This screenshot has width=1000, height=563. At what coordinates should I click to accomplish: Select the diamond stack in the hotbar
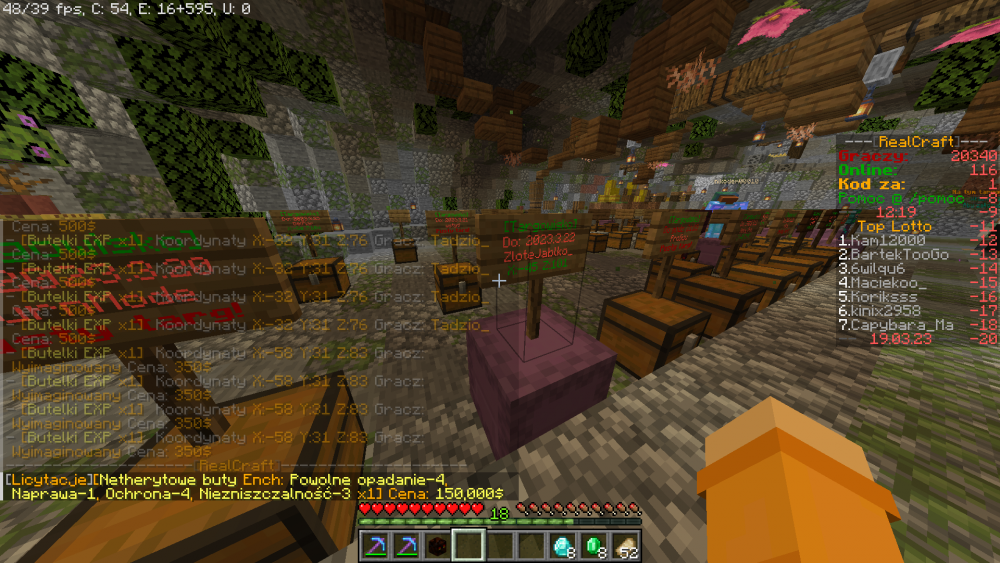point(563,545)
